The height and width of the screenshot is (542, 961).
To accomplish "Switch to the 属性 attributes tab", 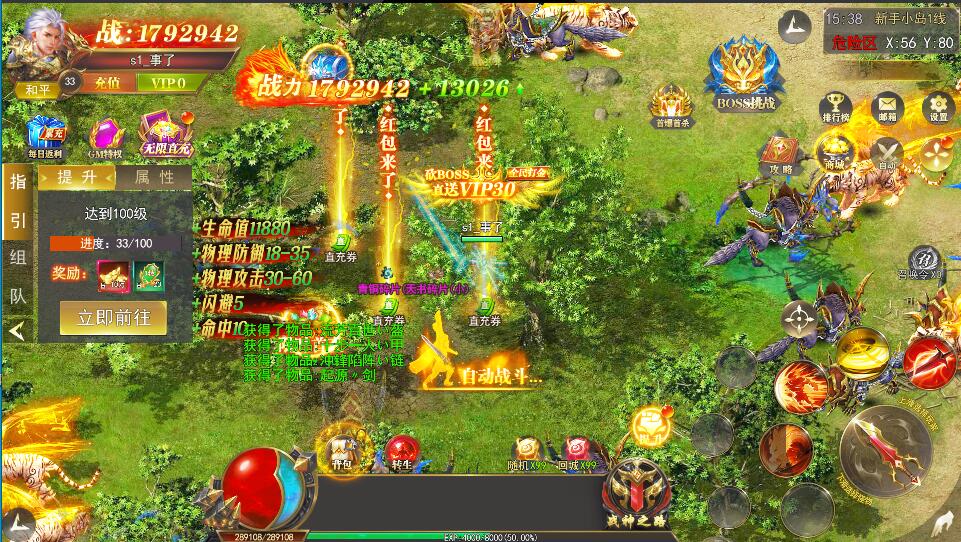I will [x=152, y=178].
